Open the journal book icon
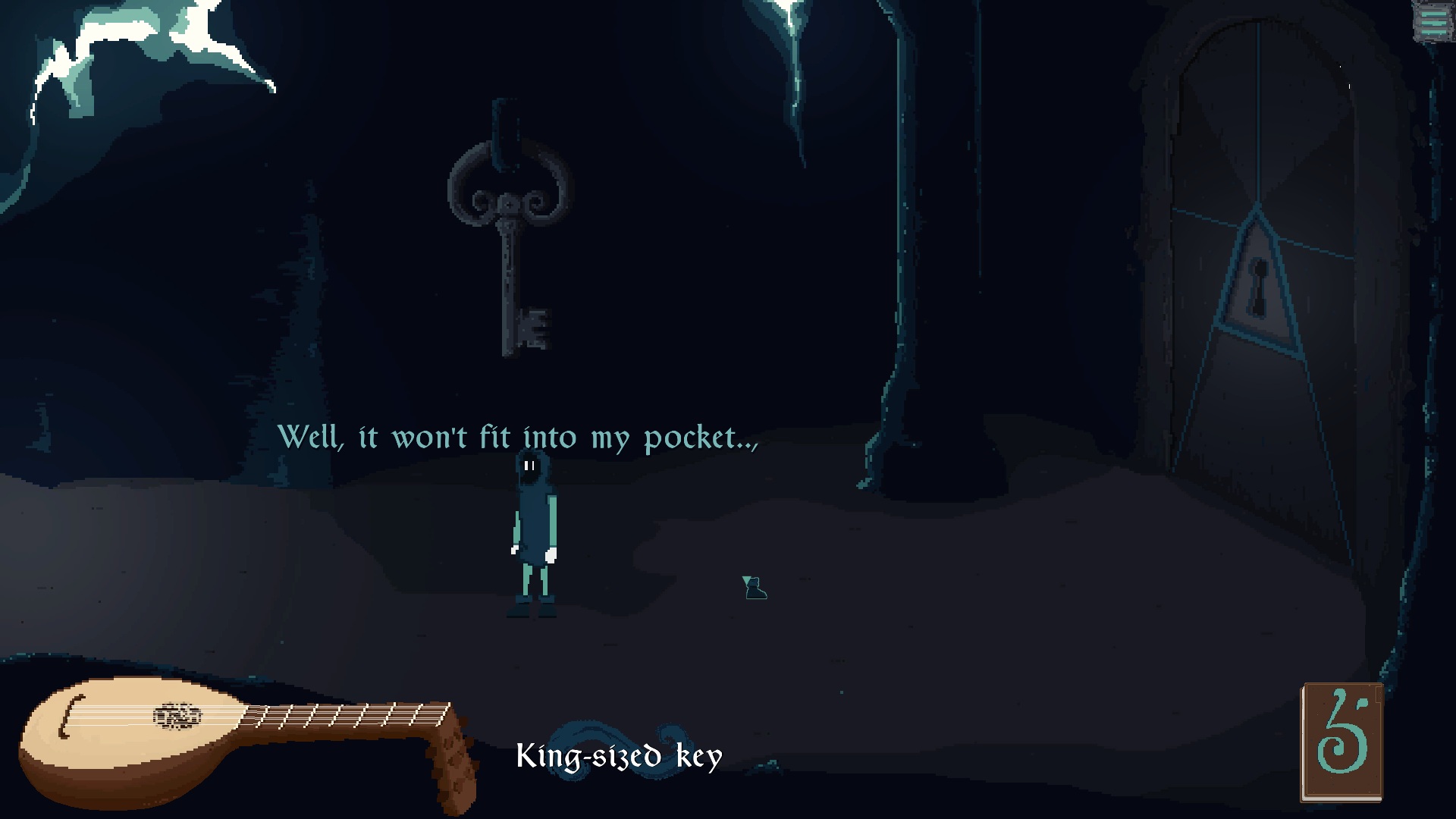The height and width of the screenshot is (819, 1456). coord(1341,742)
